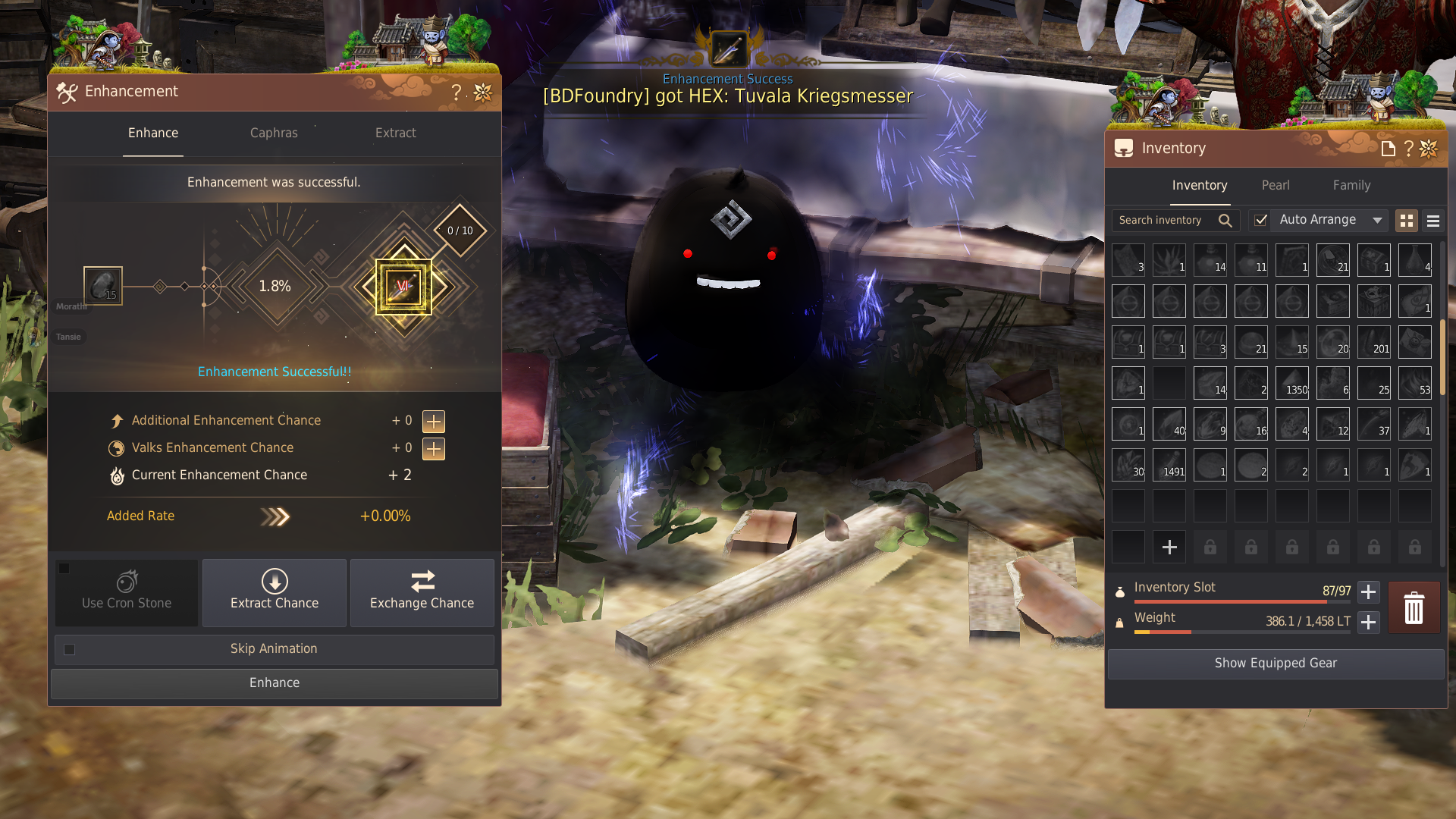Switch inventory to list view
Image resolution: width=1456 pixels, height=819 pixels.
1432,221
